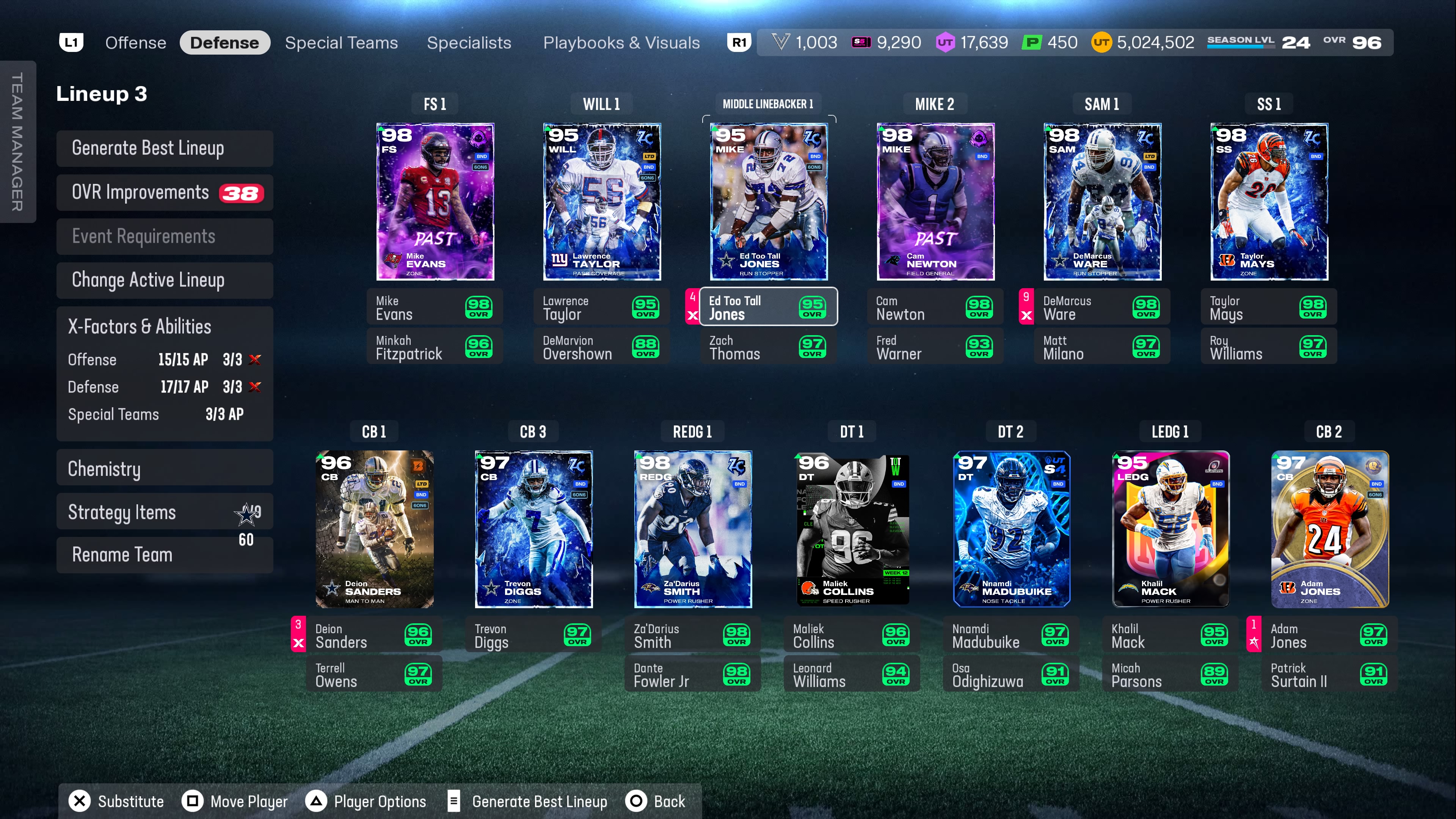Open the X-Factors & Abilities panel
The width and height of the screenshot is (1456, 819).
pos(165,327)
